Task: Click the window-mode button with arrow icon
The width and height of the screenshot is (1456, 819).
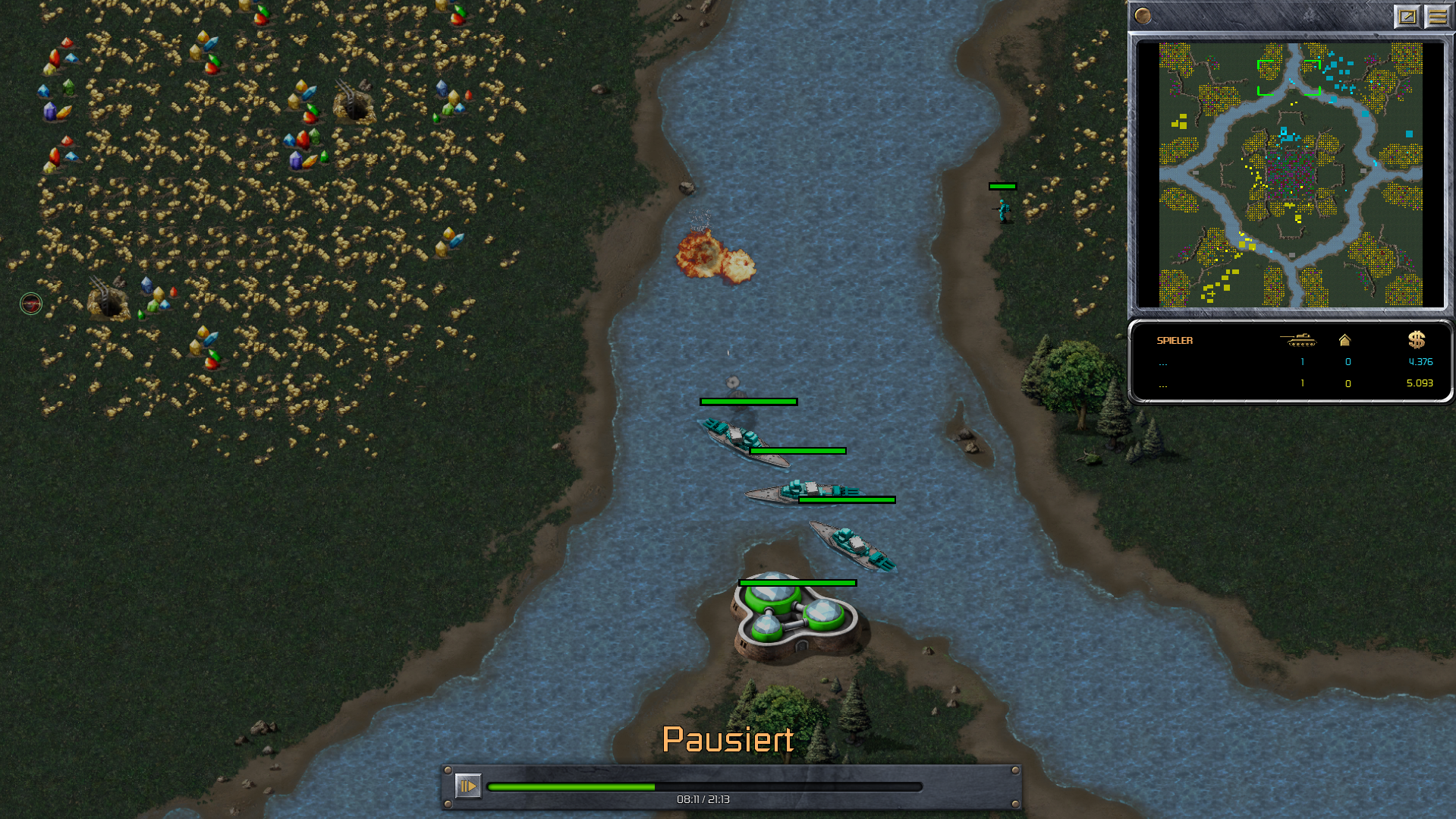Action: coord(1407,16)
